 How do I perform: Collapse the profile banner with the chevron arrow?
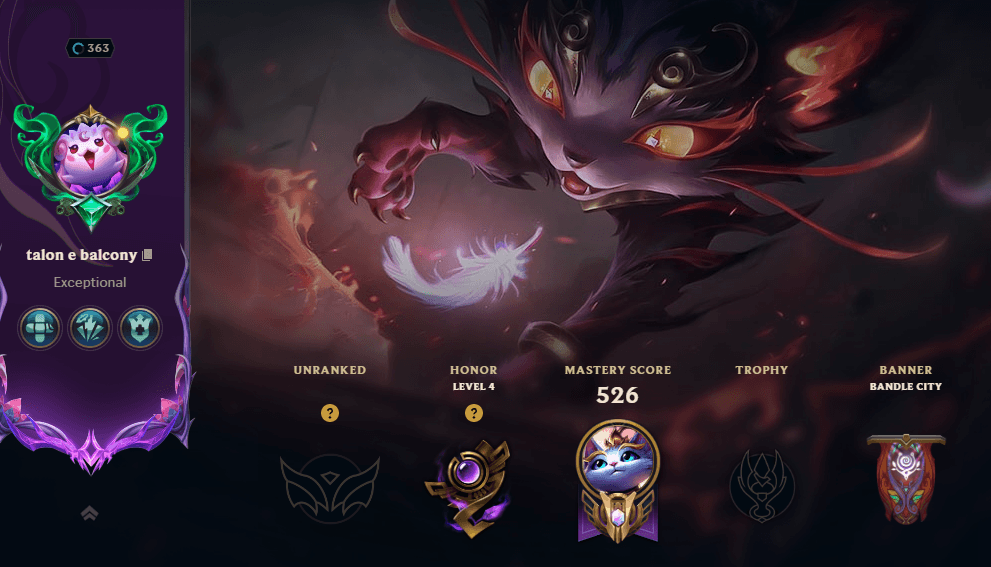[89, 513]
